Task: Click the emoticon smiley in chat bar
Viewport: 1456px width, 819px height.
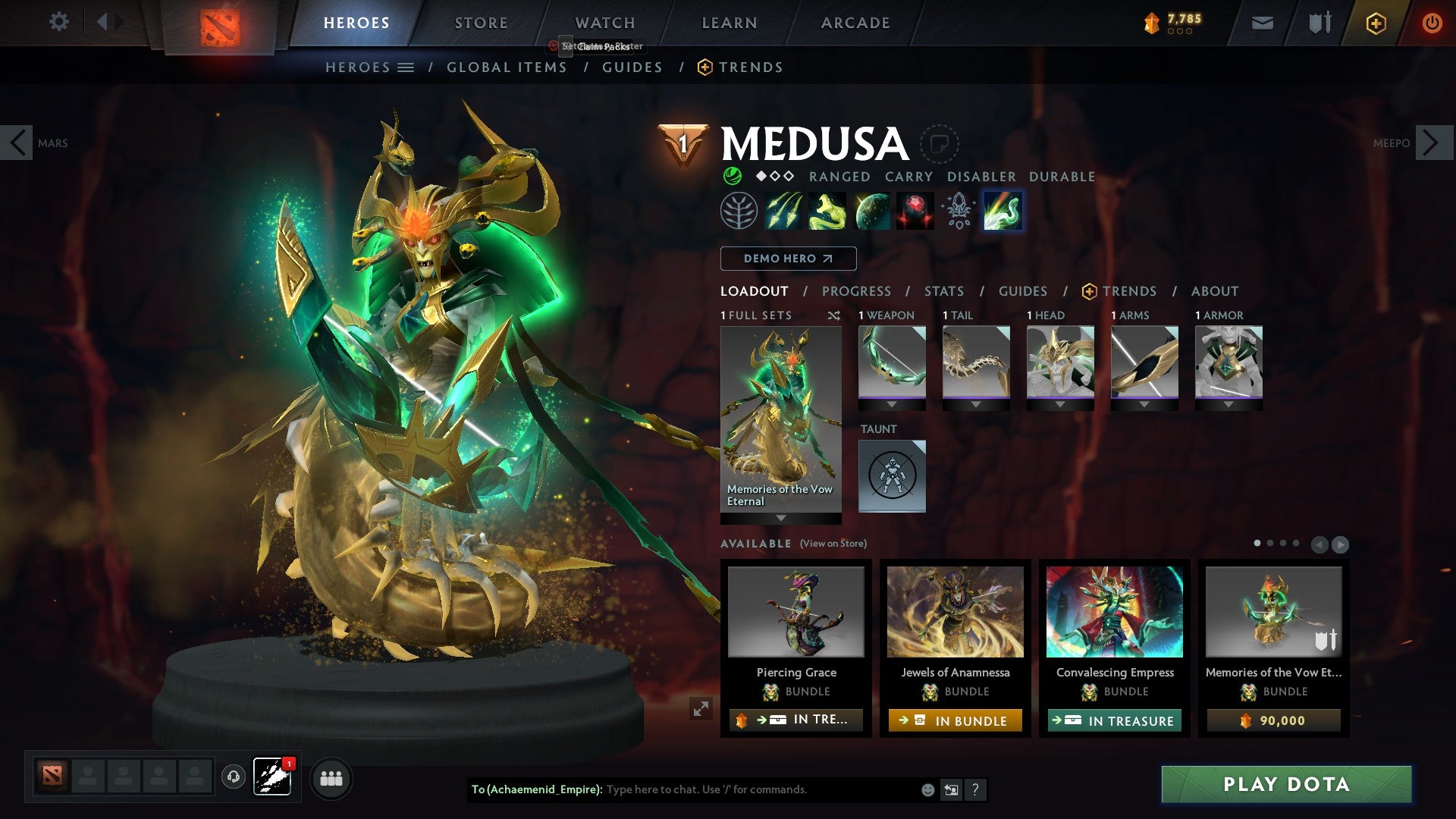Action: (x=927, y=789)
